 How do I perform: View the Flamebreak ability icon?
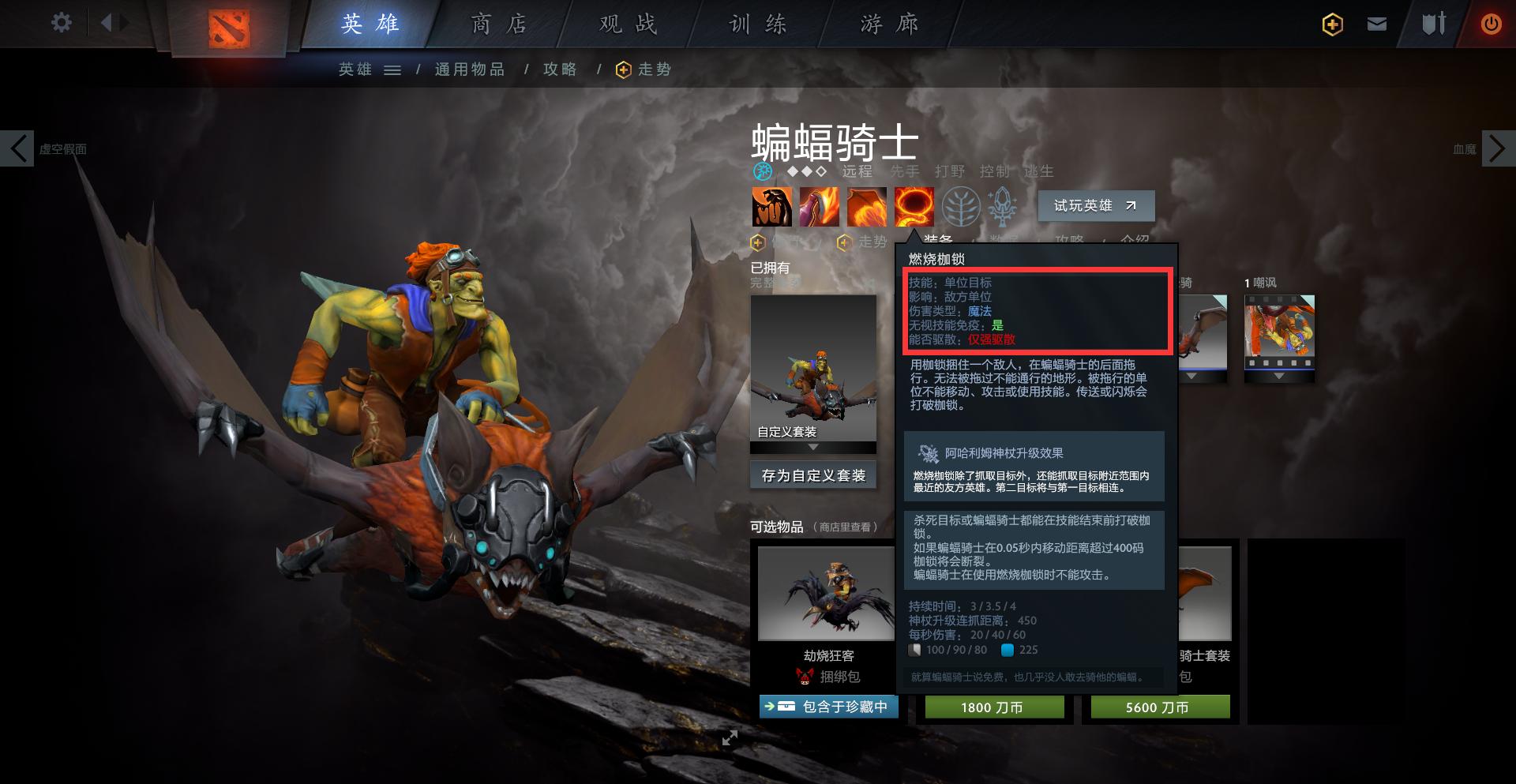point(819,206)
